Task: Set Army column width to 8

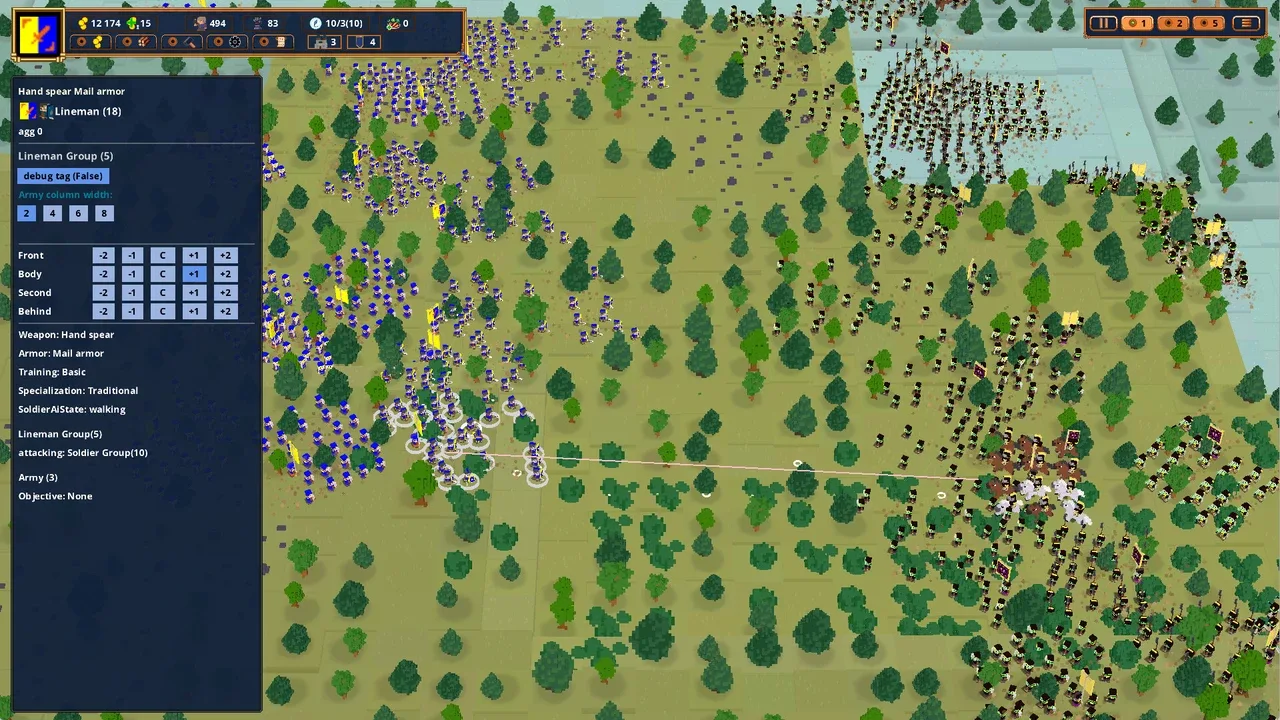Action: (x=104, y=213)
